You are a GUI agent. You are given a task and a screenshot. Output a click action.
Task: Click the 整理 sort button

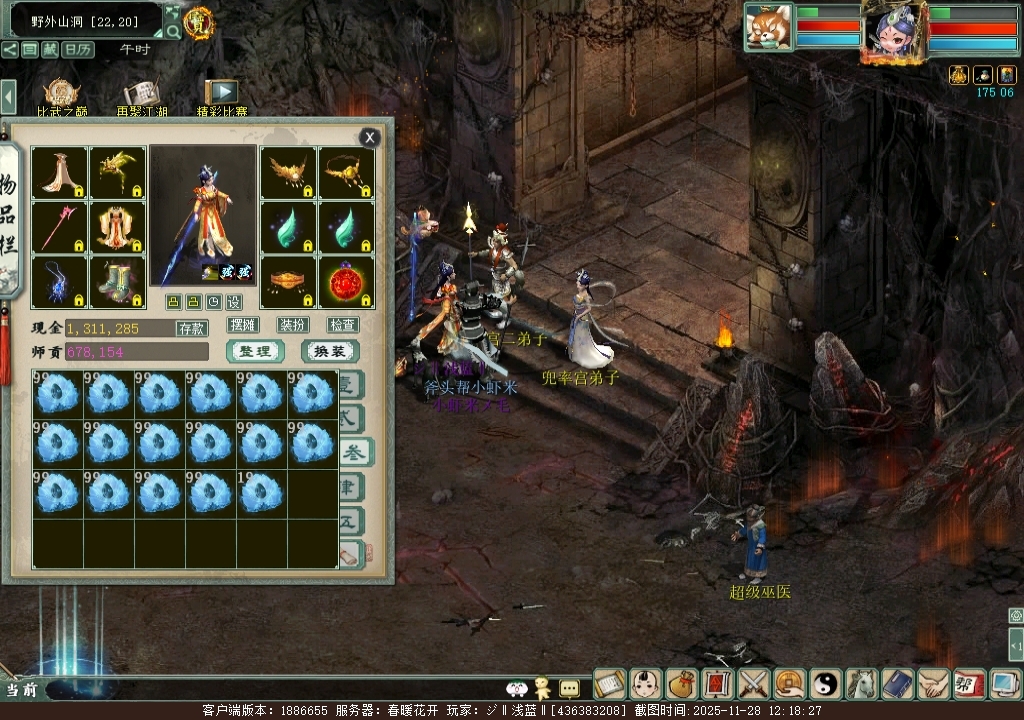click(x=255, y=351)
